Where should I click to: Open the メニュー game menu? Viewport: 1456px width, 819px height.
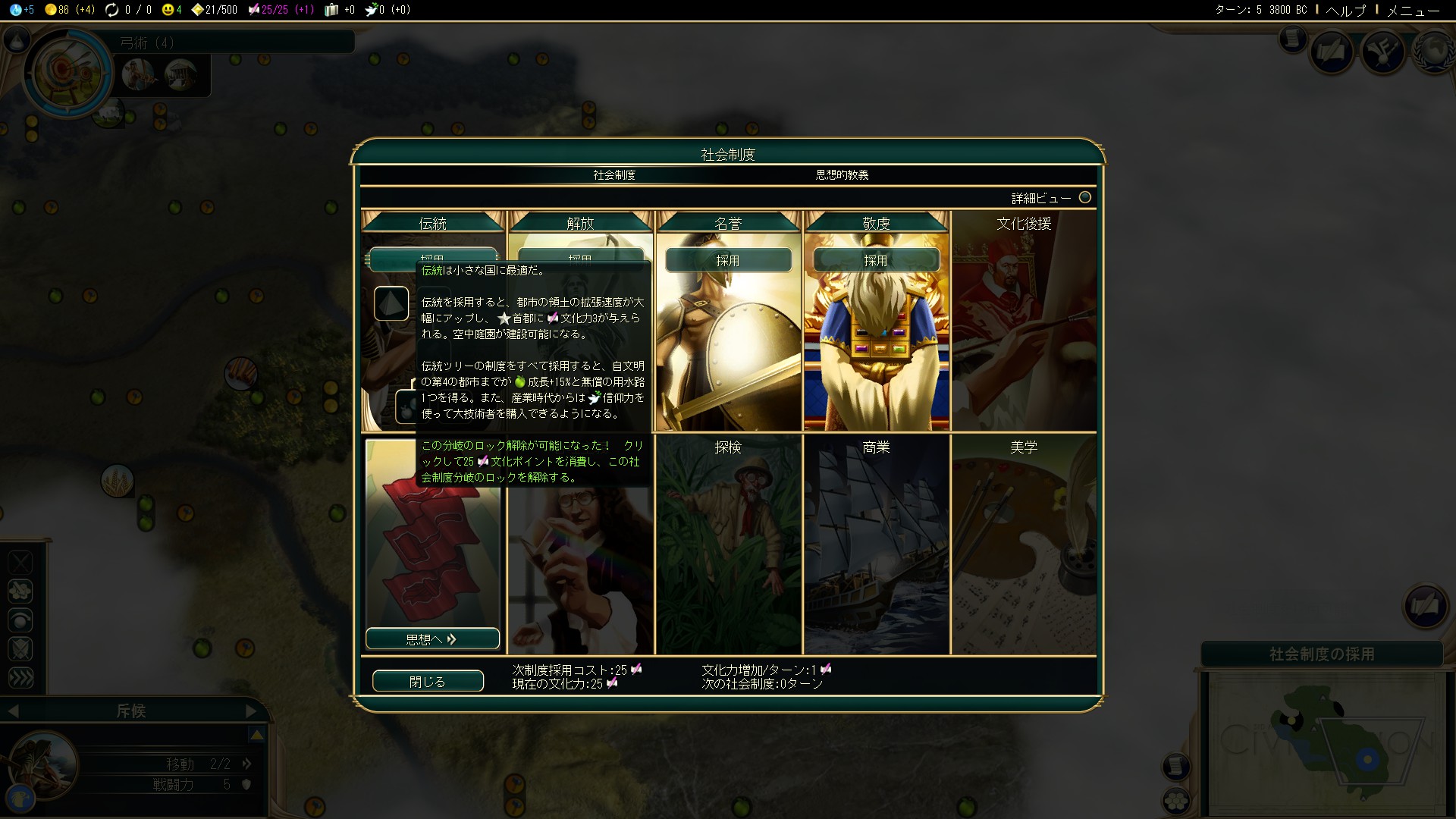(1413, 10)
